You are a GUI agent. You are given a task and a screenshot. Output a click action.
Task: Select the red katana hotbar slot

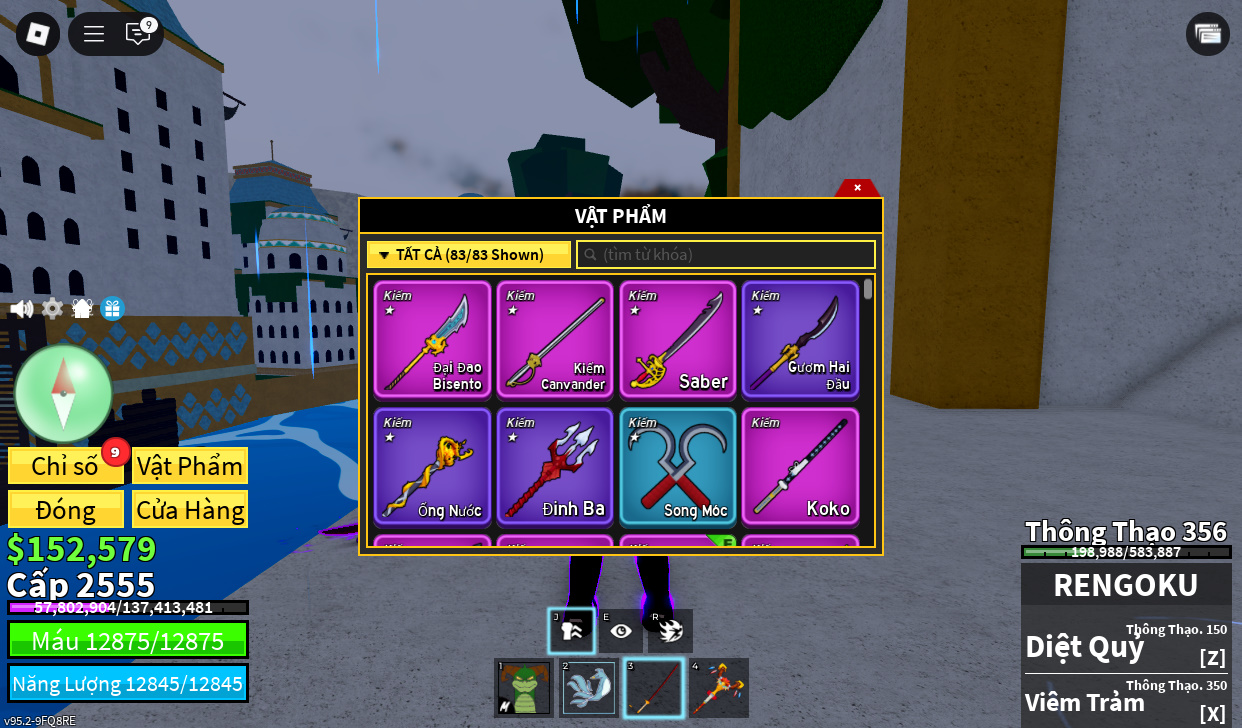click(x=654, y=688)
